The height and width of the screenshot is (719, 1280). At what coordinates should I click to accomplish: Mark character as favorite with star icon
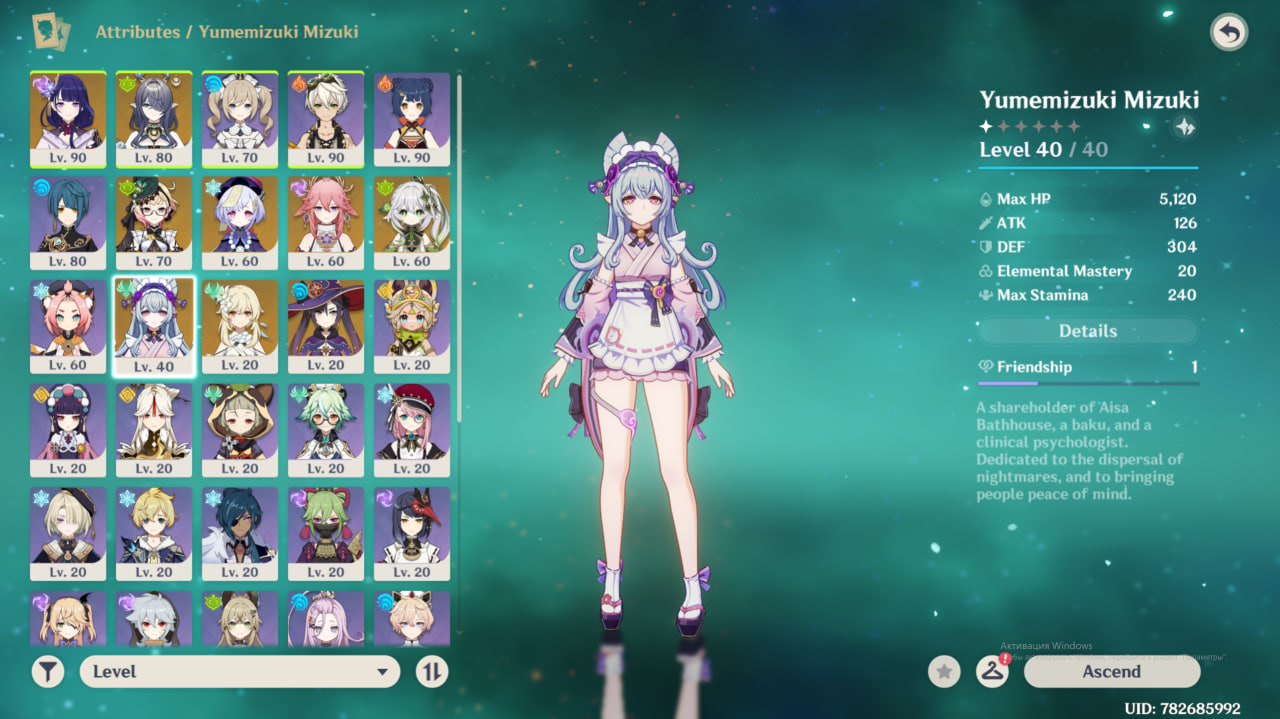pos(944,672)
